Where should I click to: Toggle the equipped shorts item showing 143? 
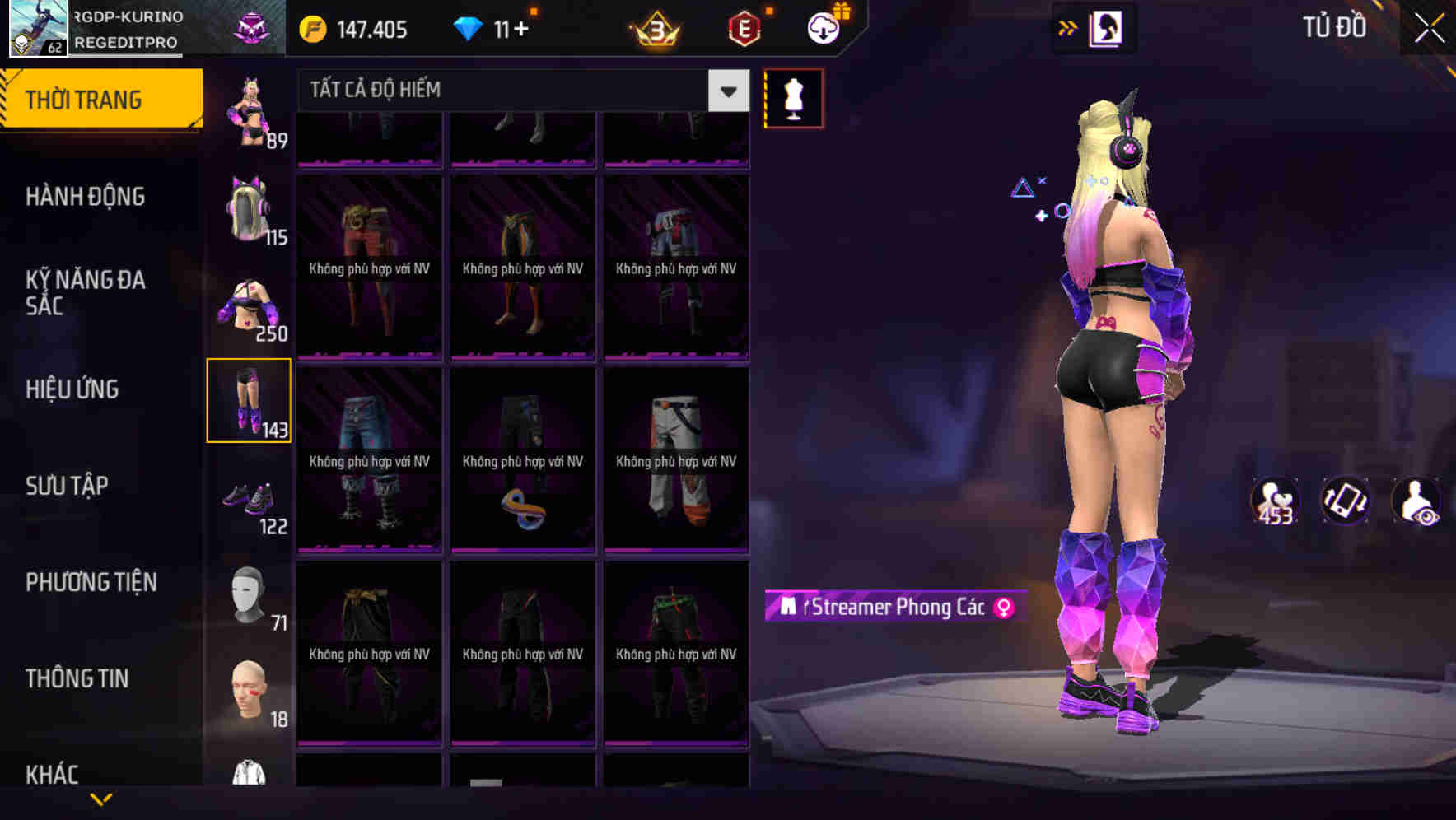pos(250,400)
